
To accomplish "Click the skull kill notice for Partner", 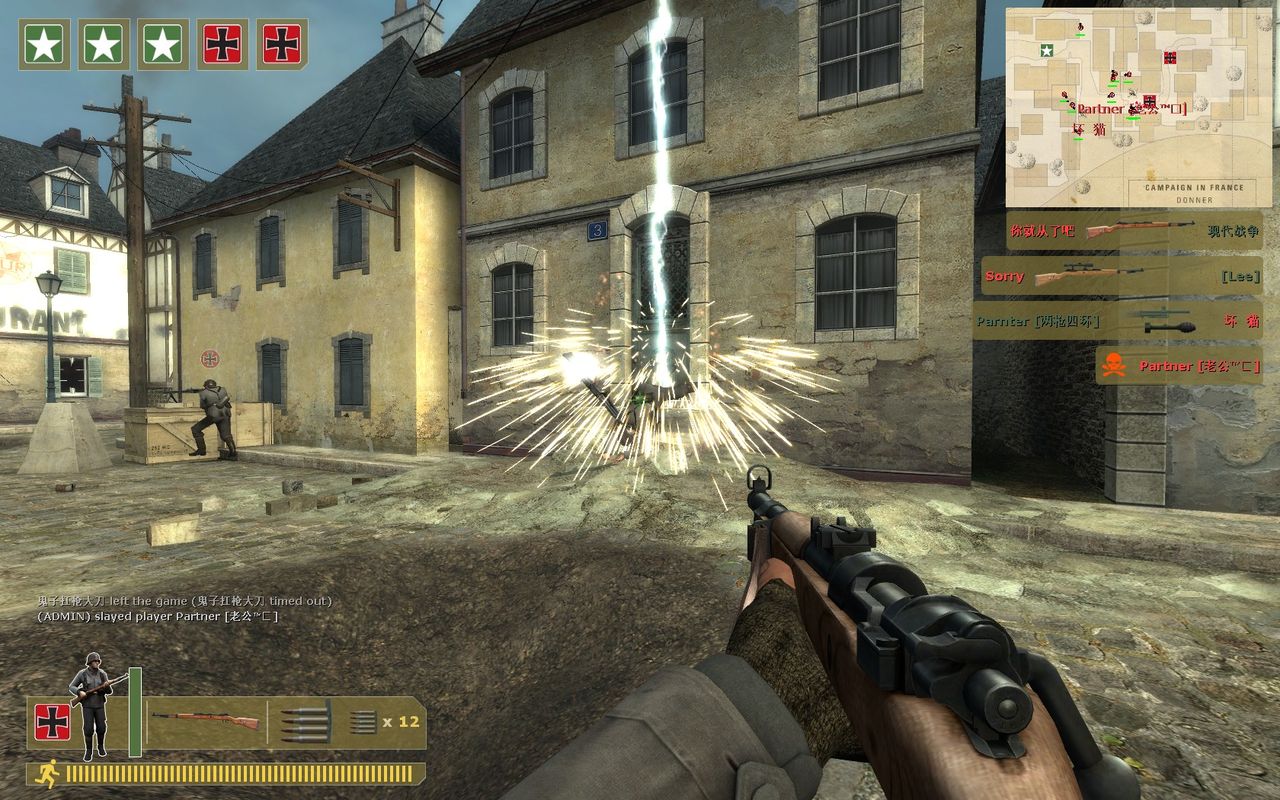I will tap(1178, 366).
